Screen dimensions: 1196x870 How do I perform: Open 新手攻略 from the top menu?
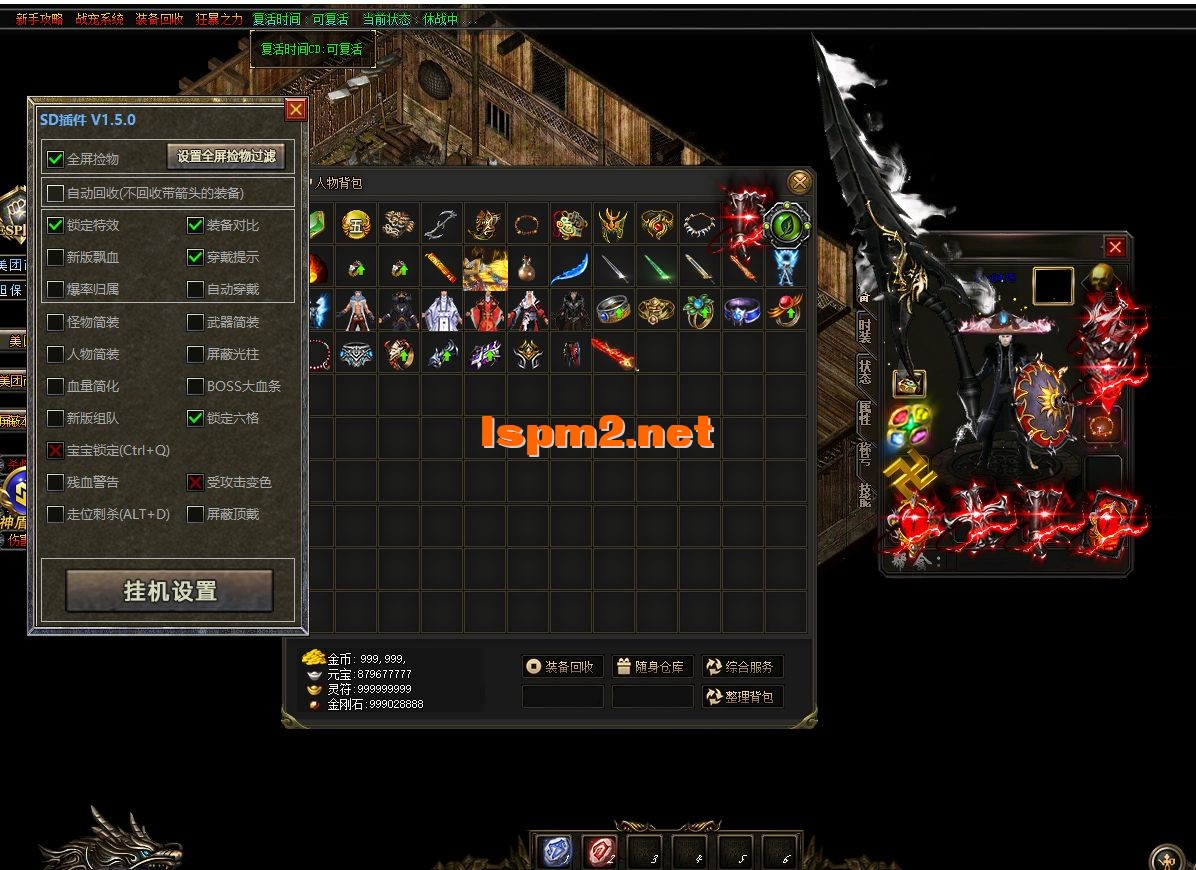coord(39,19)
